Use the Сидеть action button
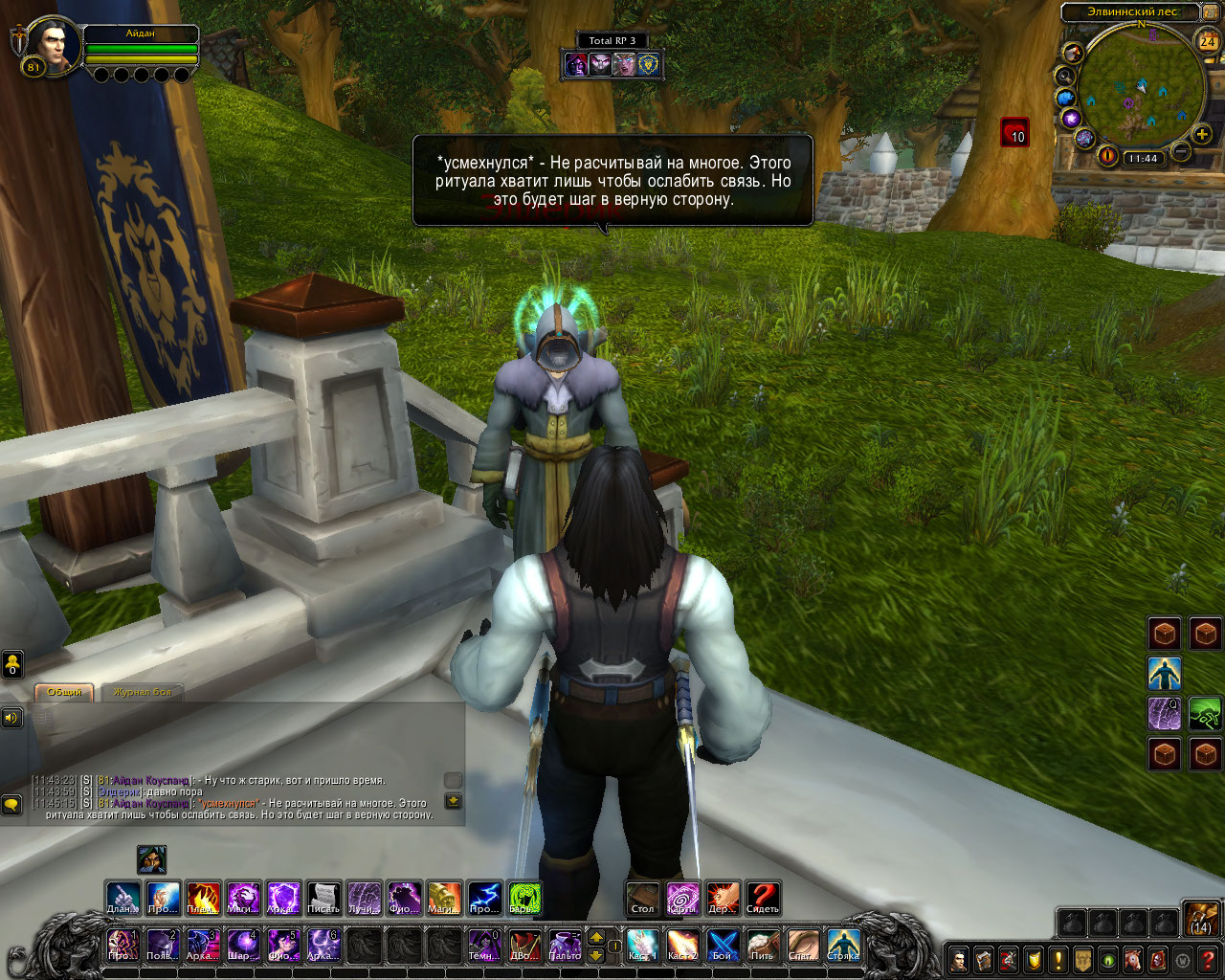 click(763, 899)
